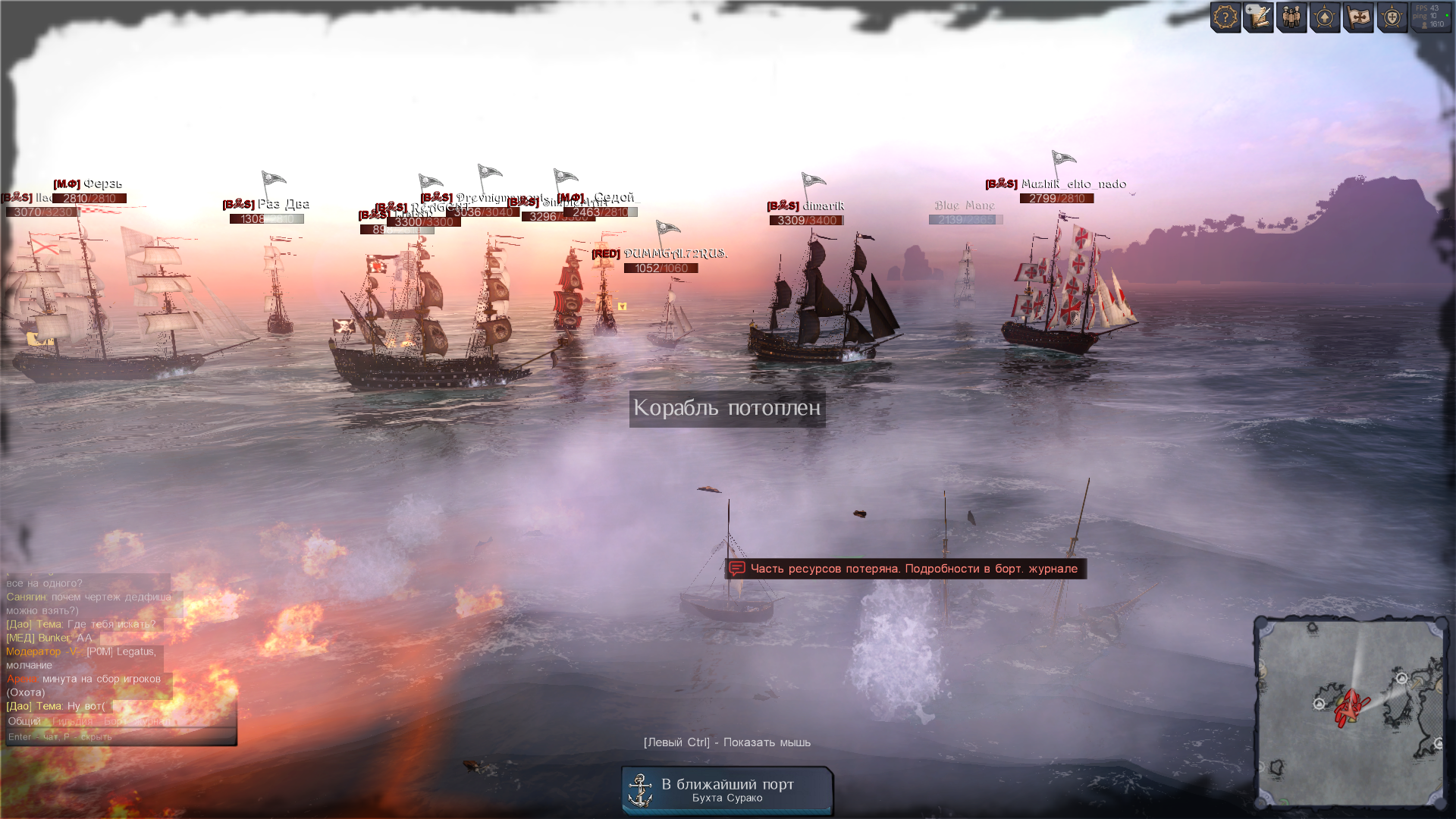Open the help question mark icon

(x=1225, y=17)
